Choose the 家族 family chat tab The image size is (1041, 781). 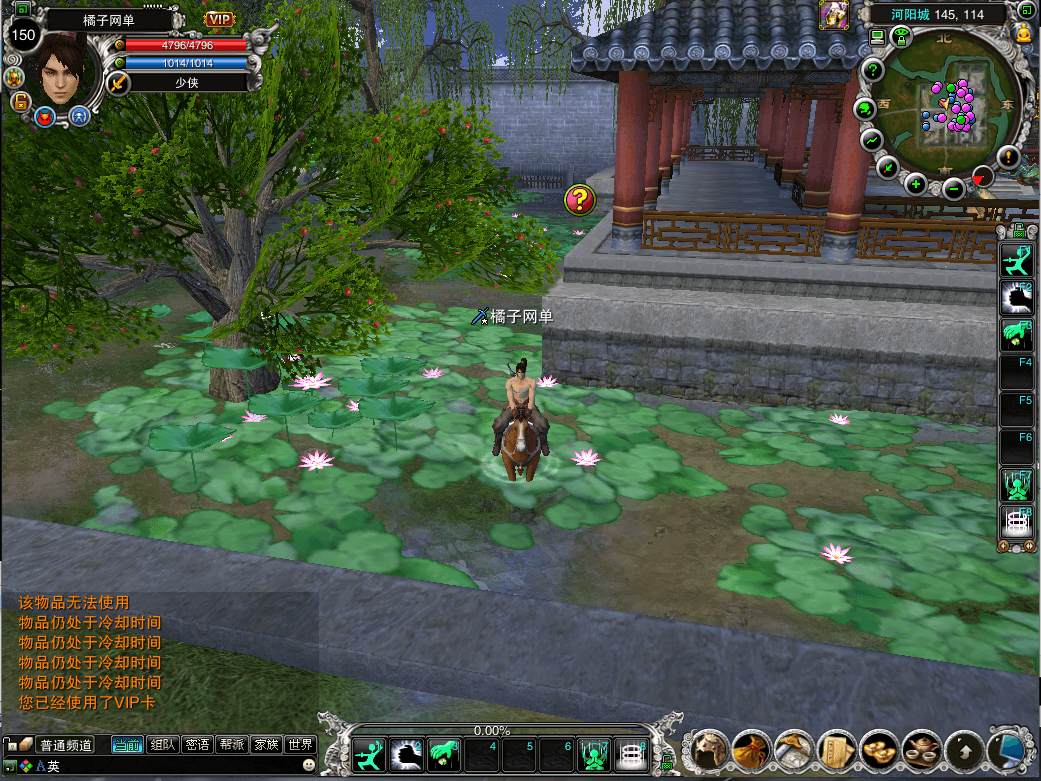pos(265,745)
